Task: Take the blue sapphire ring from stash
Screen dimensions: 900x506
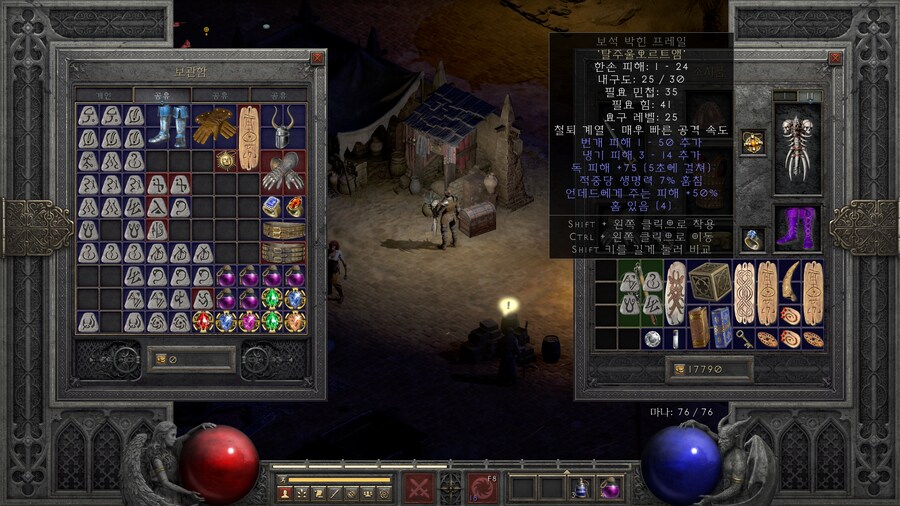Action: point(272,206)
